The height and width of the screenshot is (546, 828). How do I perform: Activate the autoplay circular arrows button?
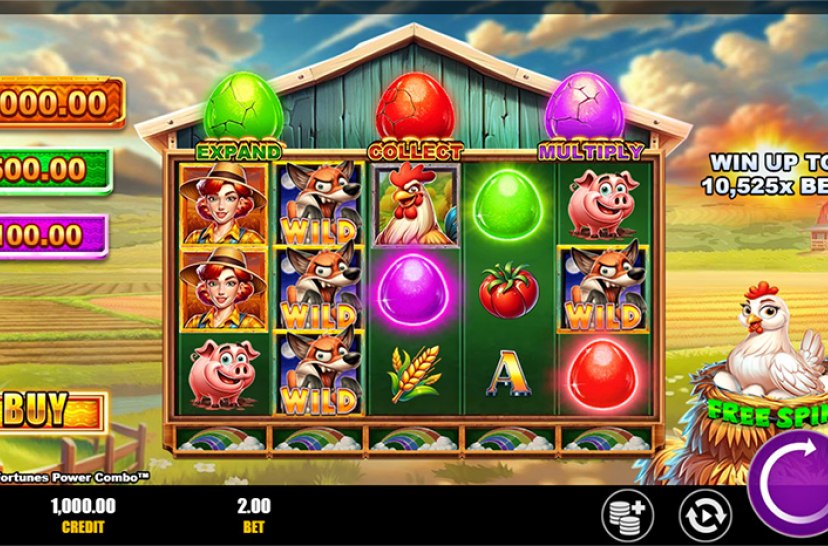[x=704, y=515]
